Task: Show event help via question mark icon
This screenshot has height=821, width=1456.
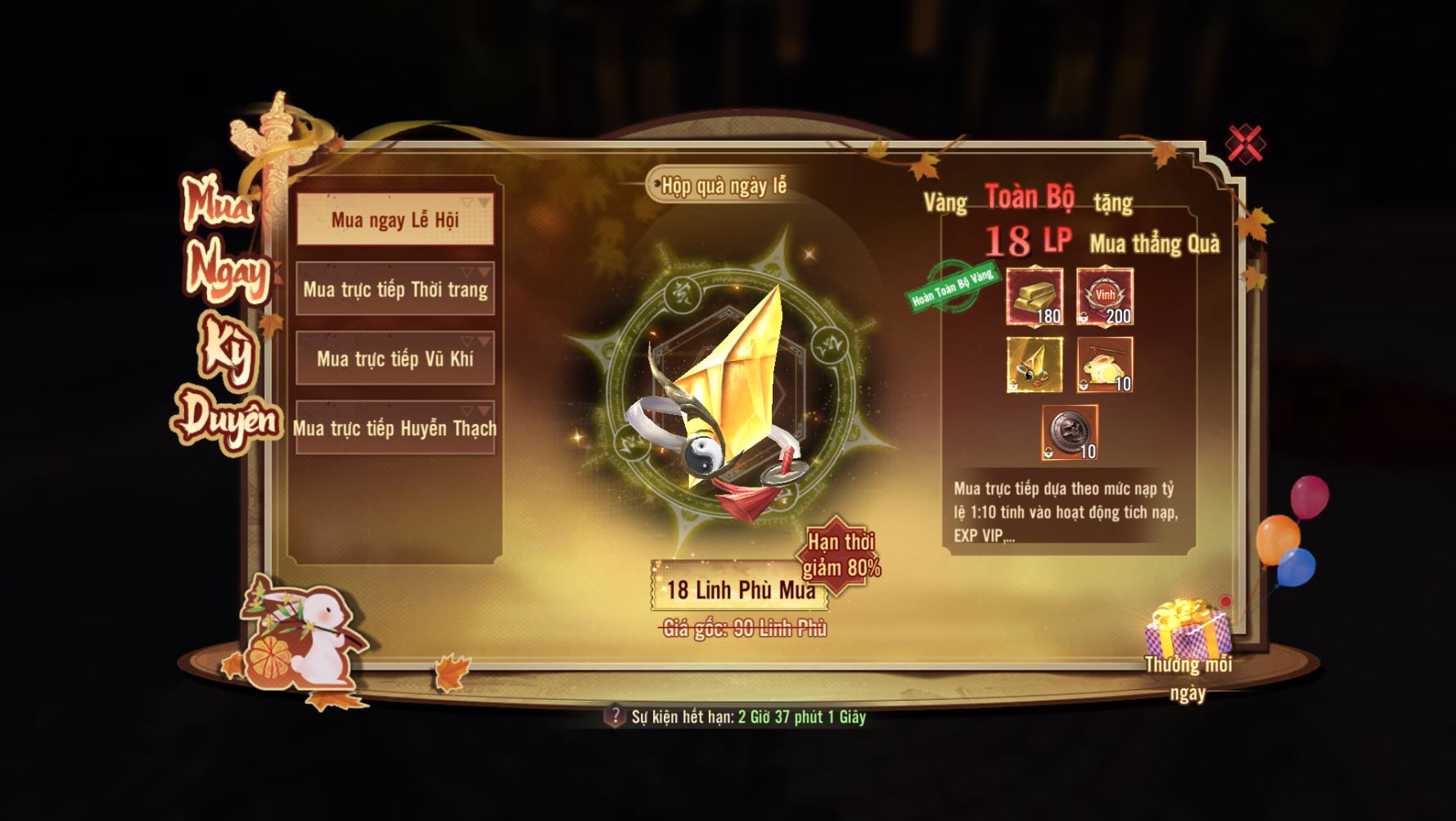Action: tap(615, 716)
